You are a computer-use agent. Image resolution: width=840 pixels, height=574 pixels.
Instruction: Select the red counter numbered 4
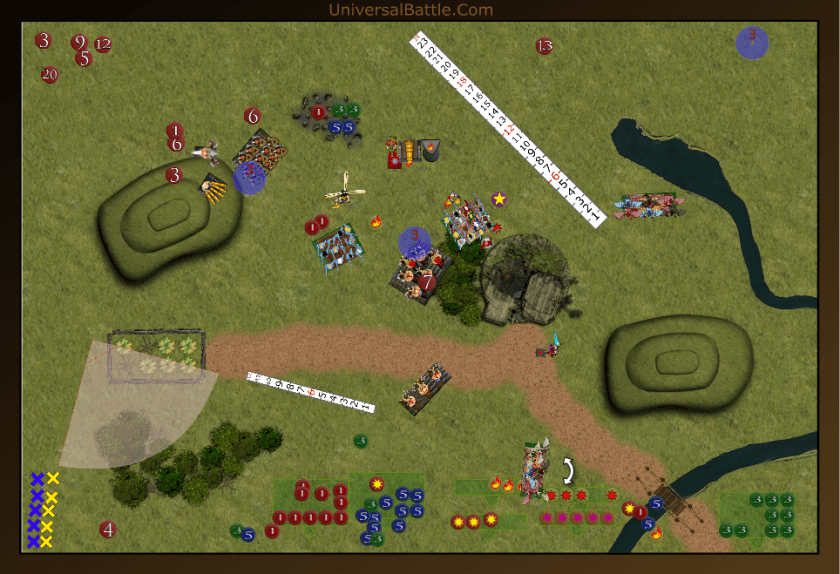tap(107, 529)
